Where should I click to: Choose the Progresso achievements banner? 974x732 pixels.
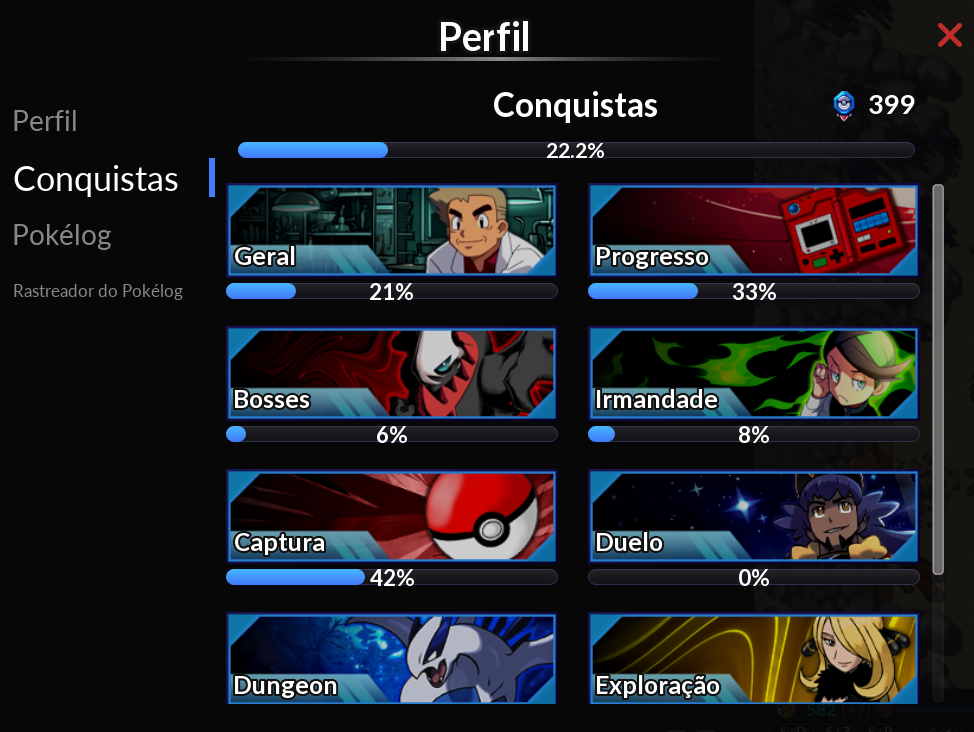pos(753,230)
